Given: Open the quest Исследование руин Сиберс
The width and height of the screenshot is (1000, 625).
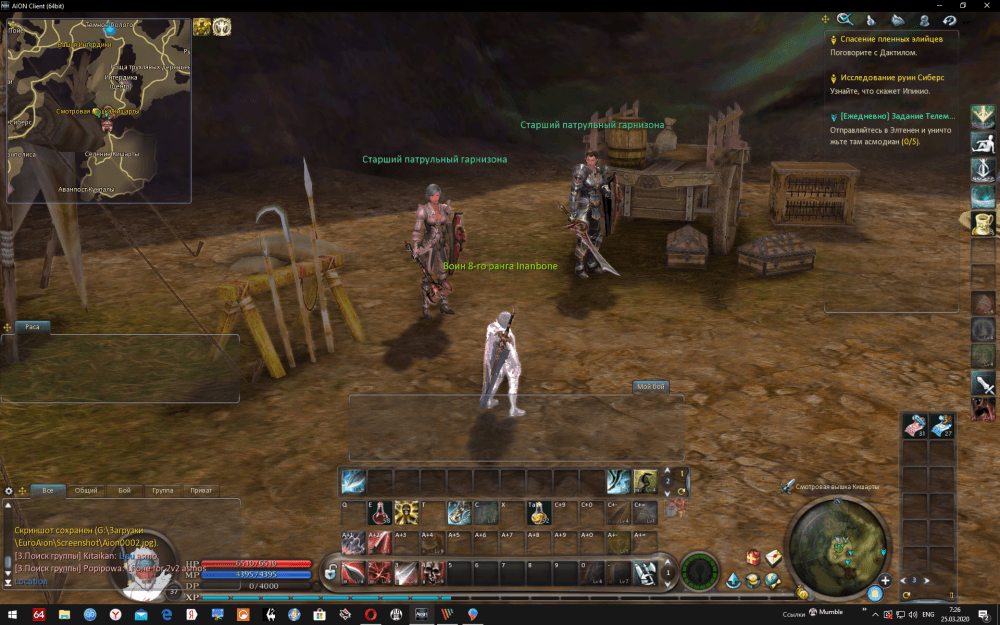Looking at the screenshot, I should click(892, 77).
